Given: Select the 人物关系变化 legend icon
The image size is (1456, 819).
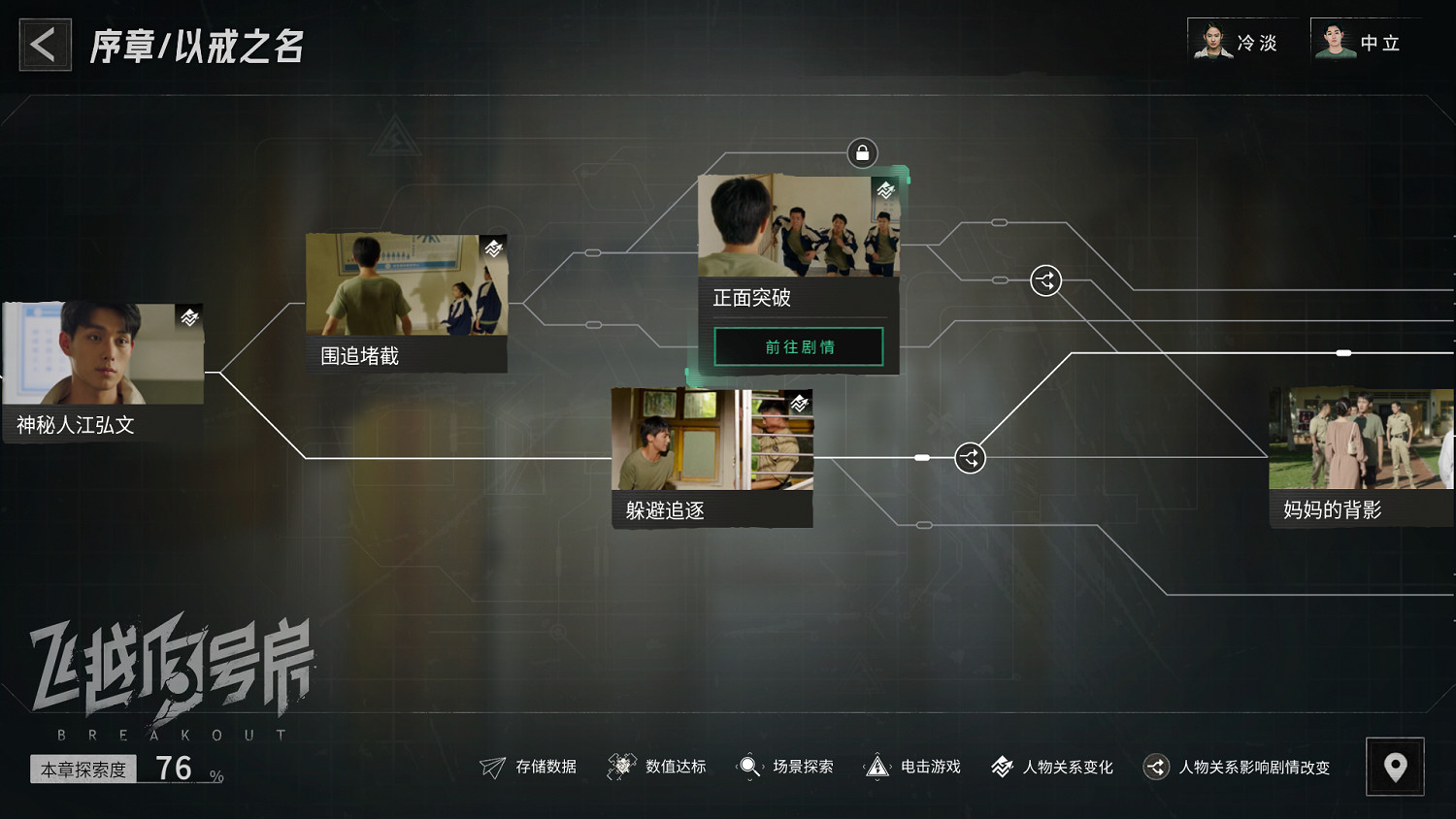Looking at the screenshot, I should pyautogui.click(x=1001, y=767).
